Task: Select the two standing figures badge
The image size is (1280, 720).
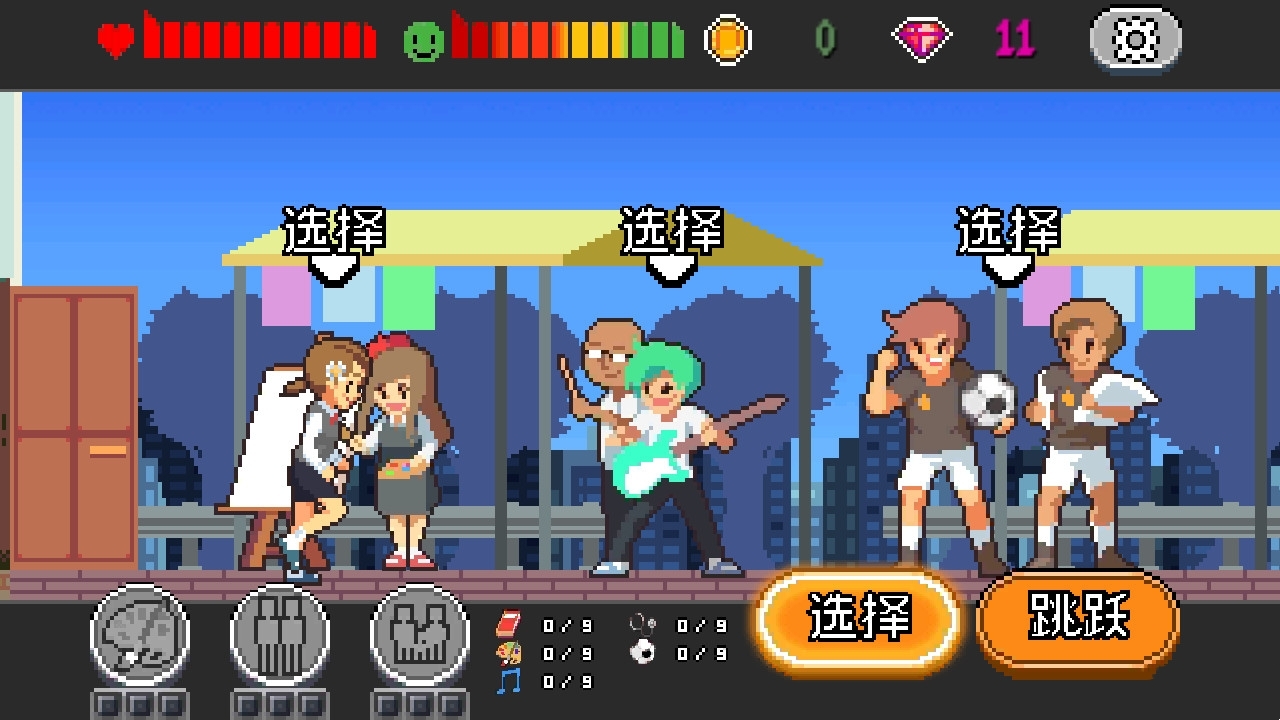Action: pos(279,635)
